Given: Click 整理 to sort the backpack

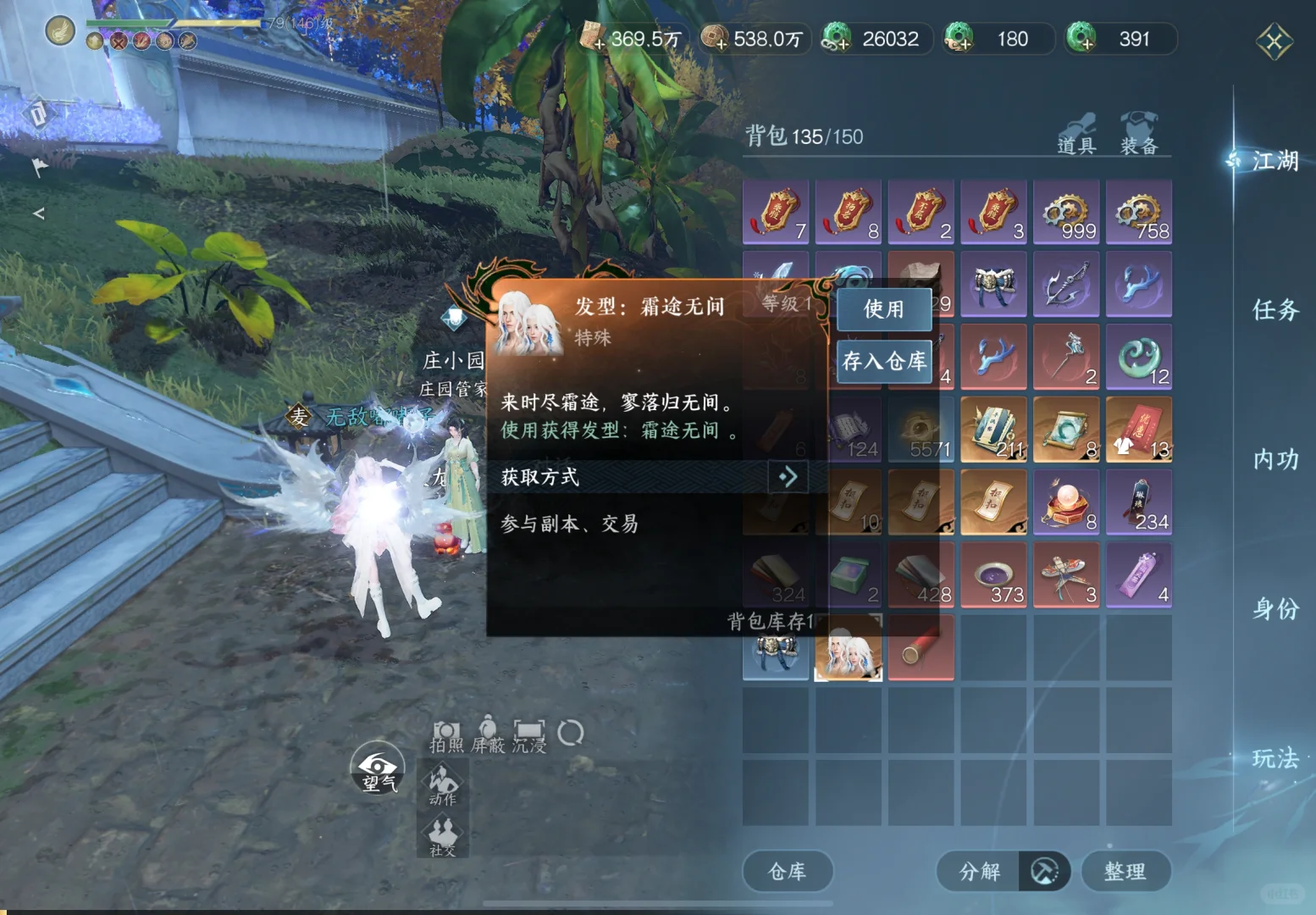Looking at the screenshot, I should [1126, 871].
